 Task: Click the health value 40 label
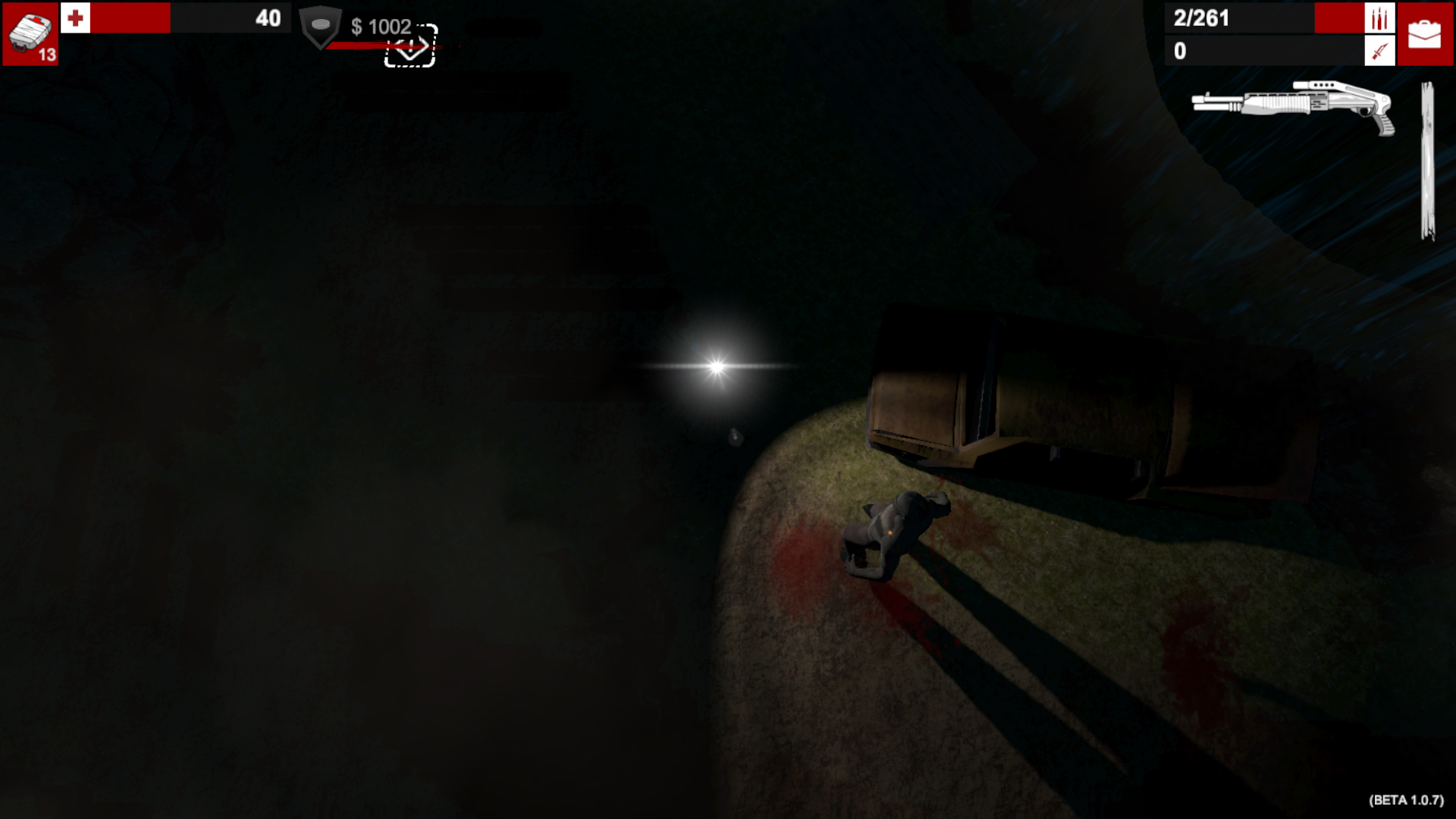268,19
